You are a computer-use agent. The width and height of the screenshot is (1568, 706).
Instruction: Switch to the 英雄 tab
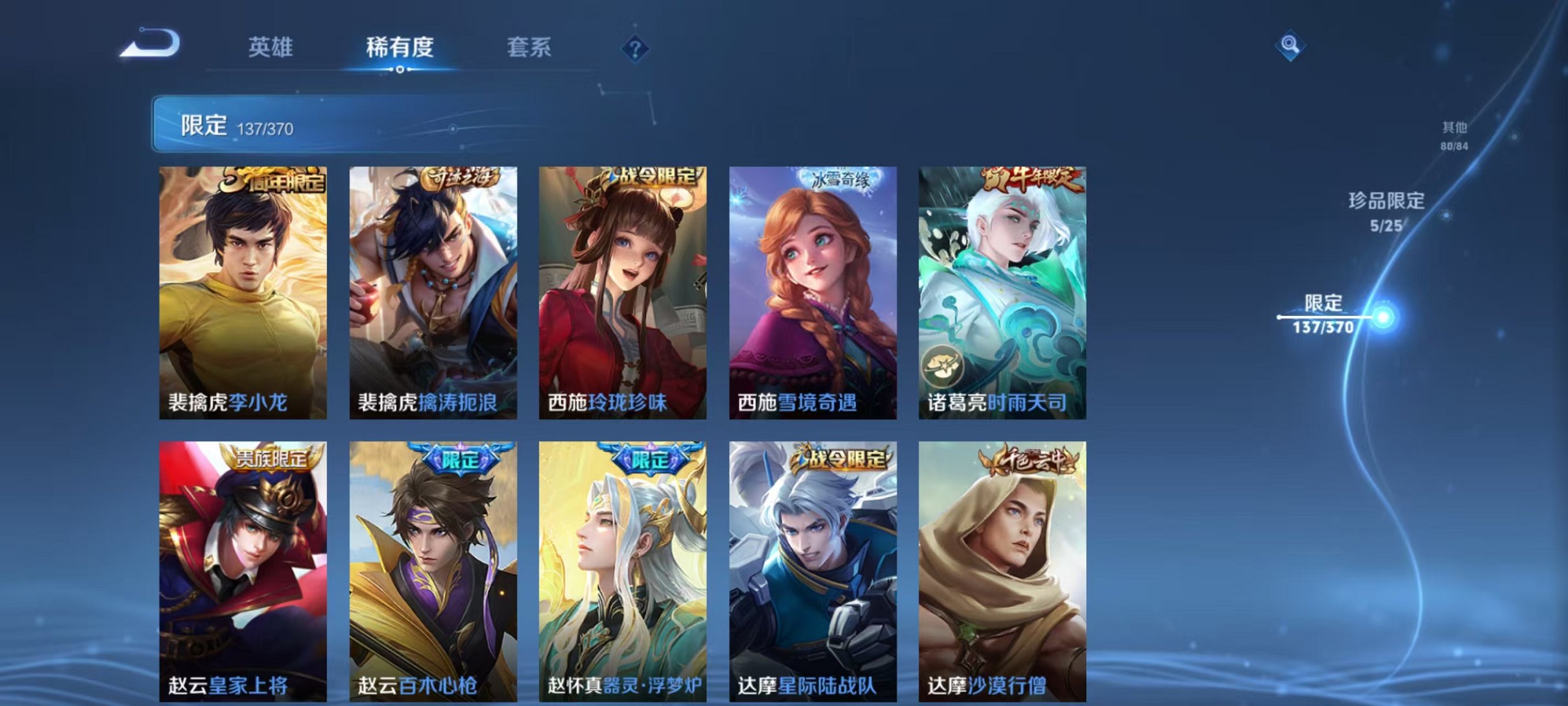click(271, 47)
